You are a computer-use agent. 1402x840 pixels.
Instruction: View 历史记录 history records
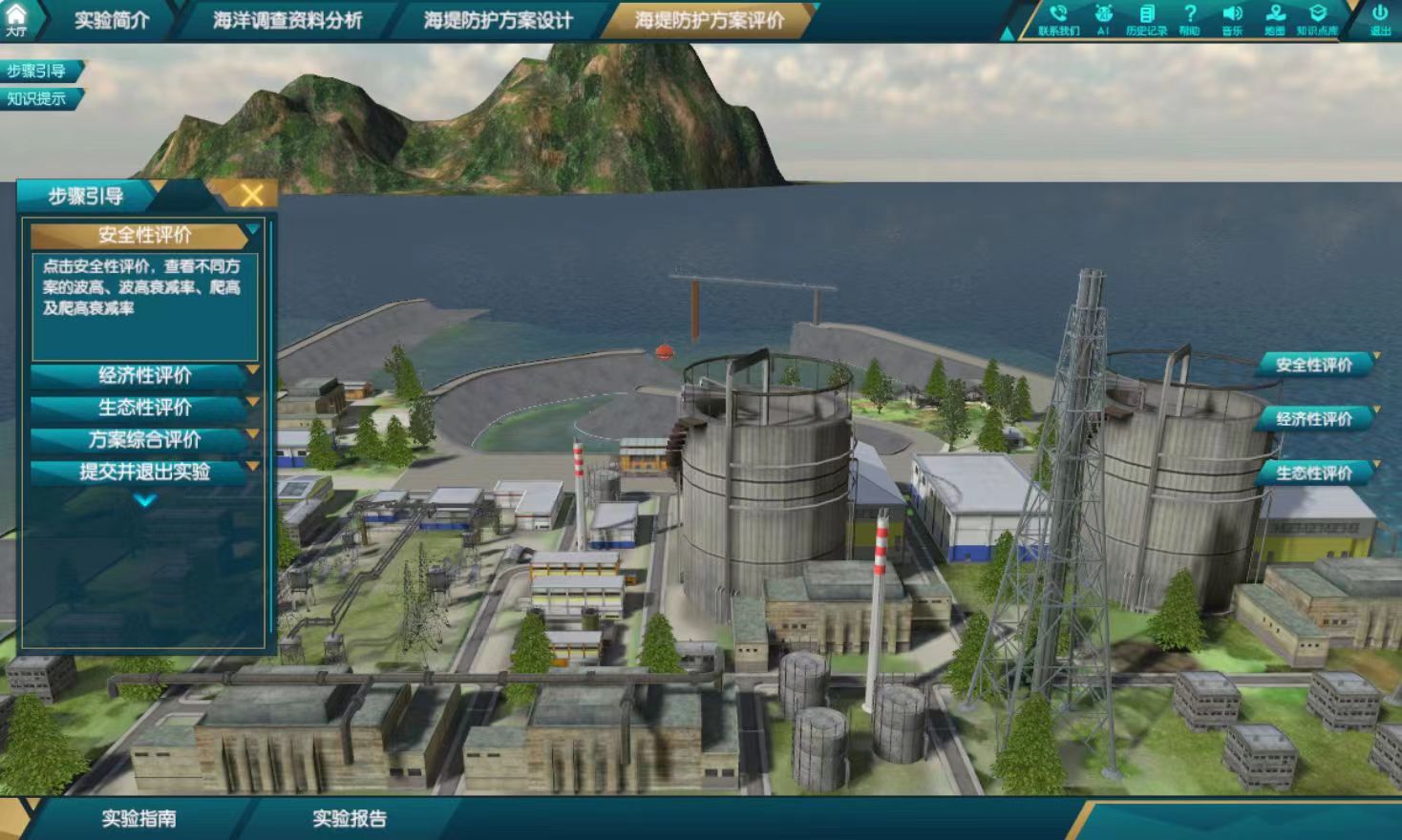coord(1146,18)
